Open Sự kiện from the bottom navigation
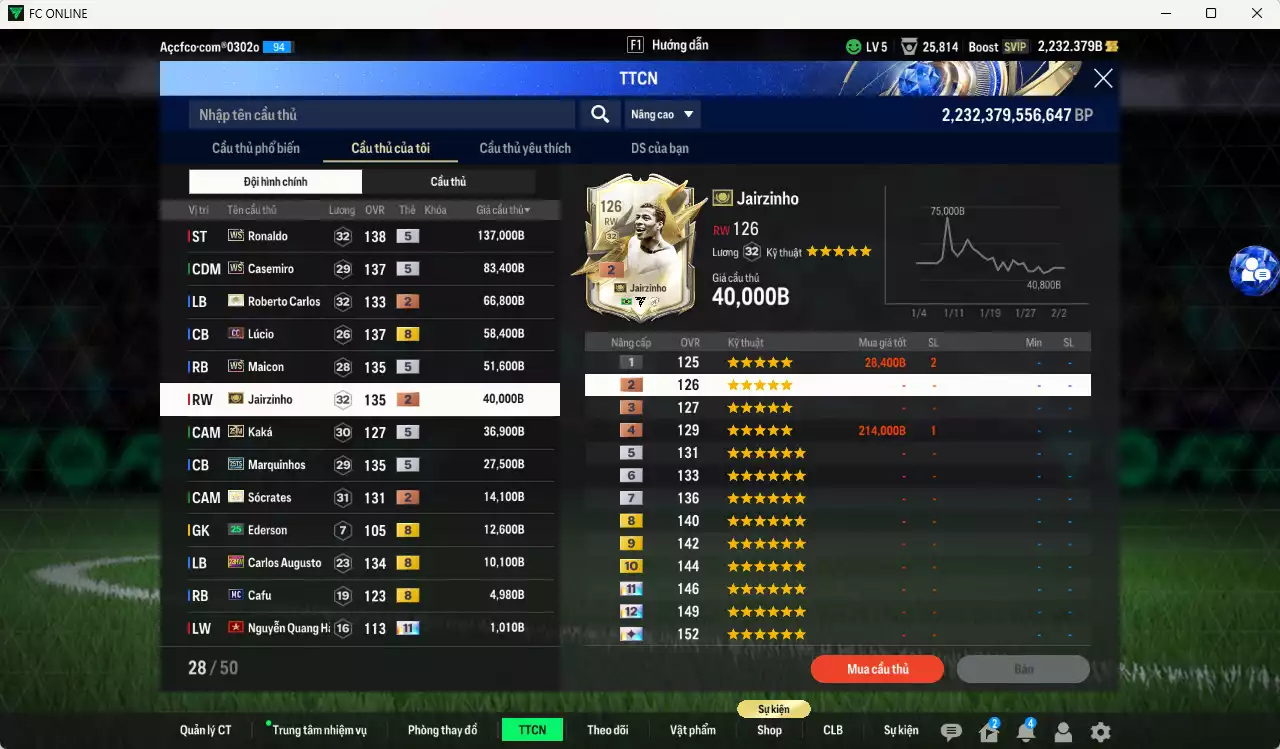 [x=901, y=730]
